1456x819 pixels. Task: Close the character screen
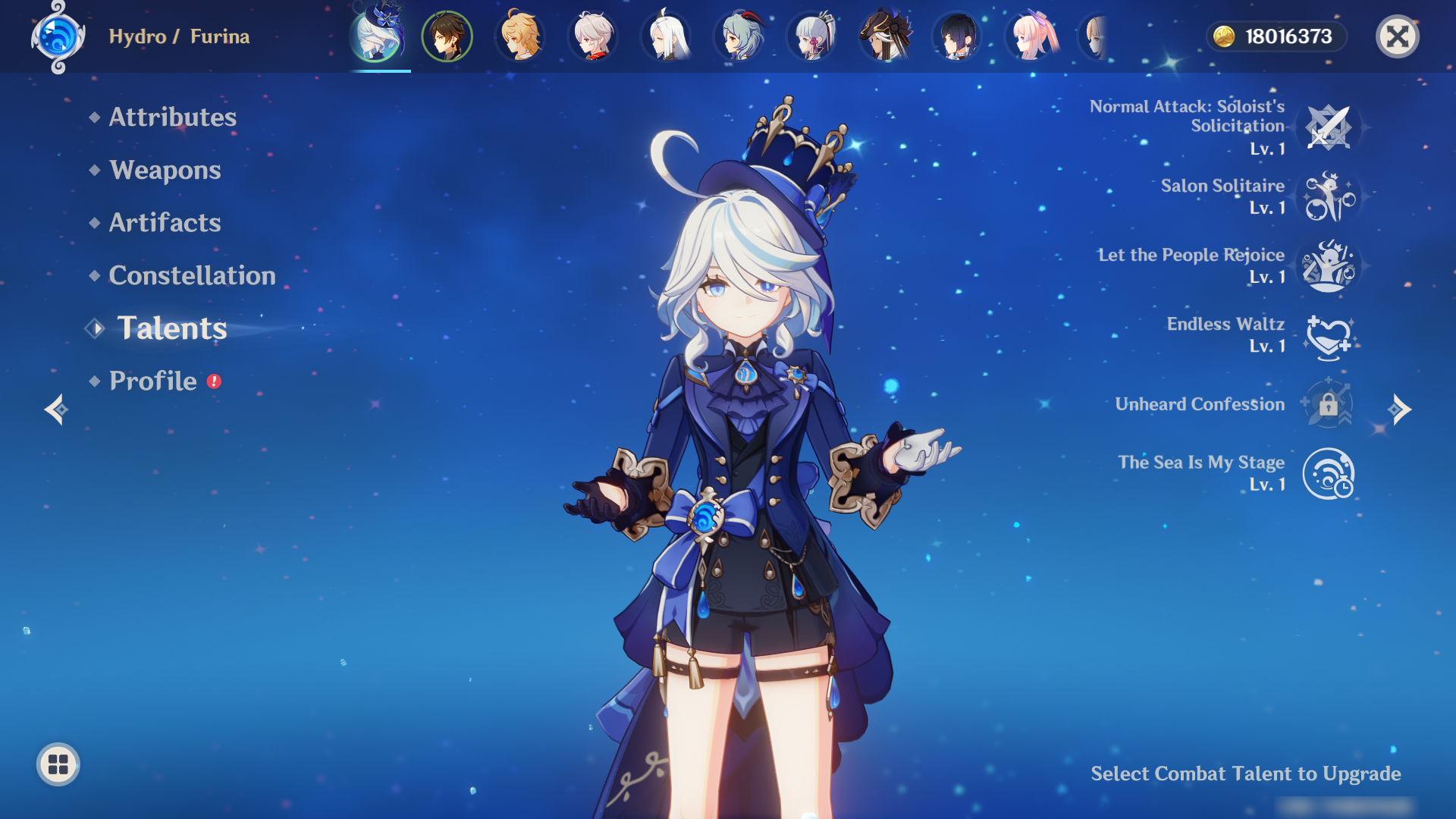click(1397, 36)
